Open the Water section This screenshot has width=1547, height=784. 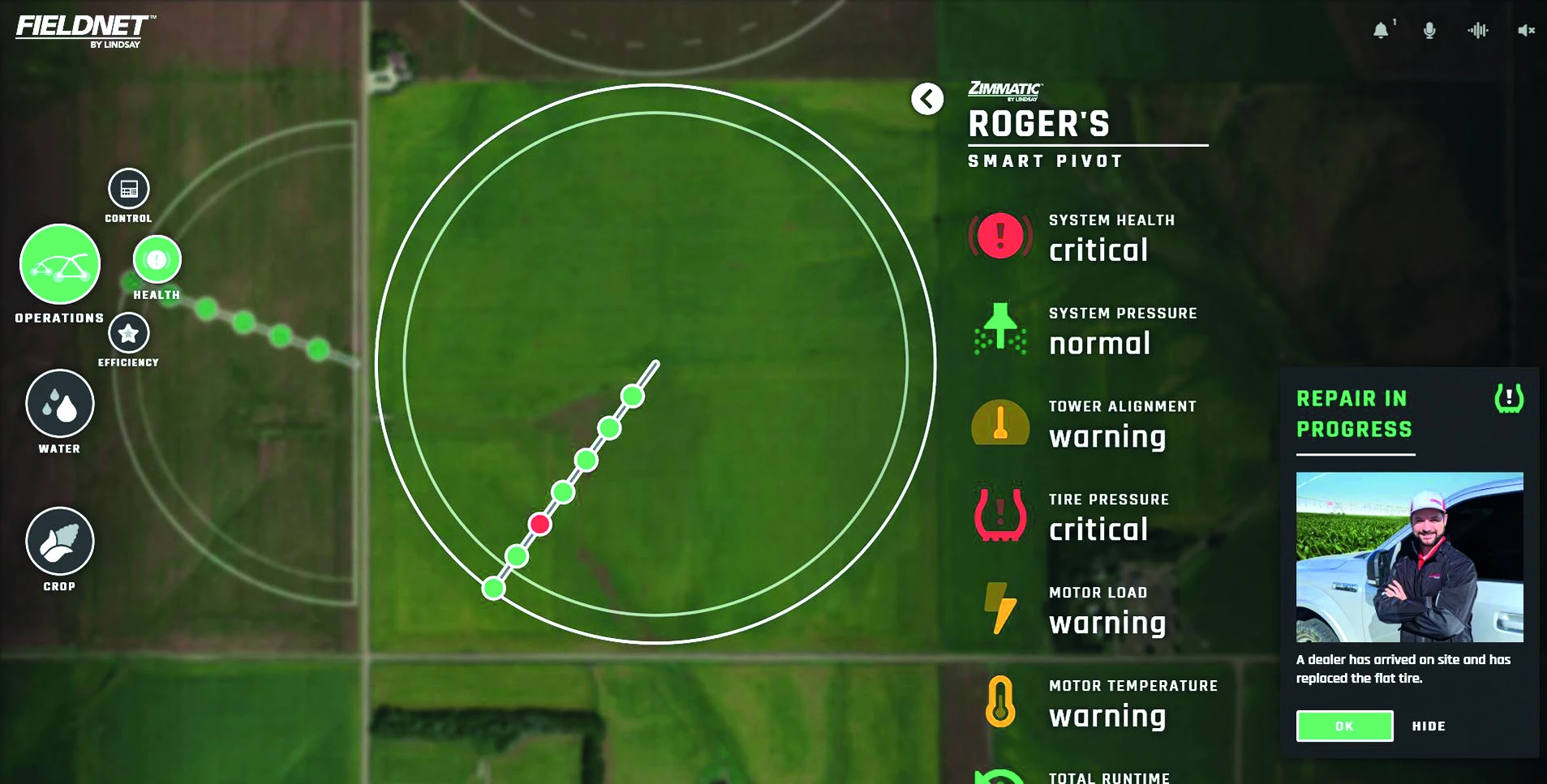(x=60, y=404)
